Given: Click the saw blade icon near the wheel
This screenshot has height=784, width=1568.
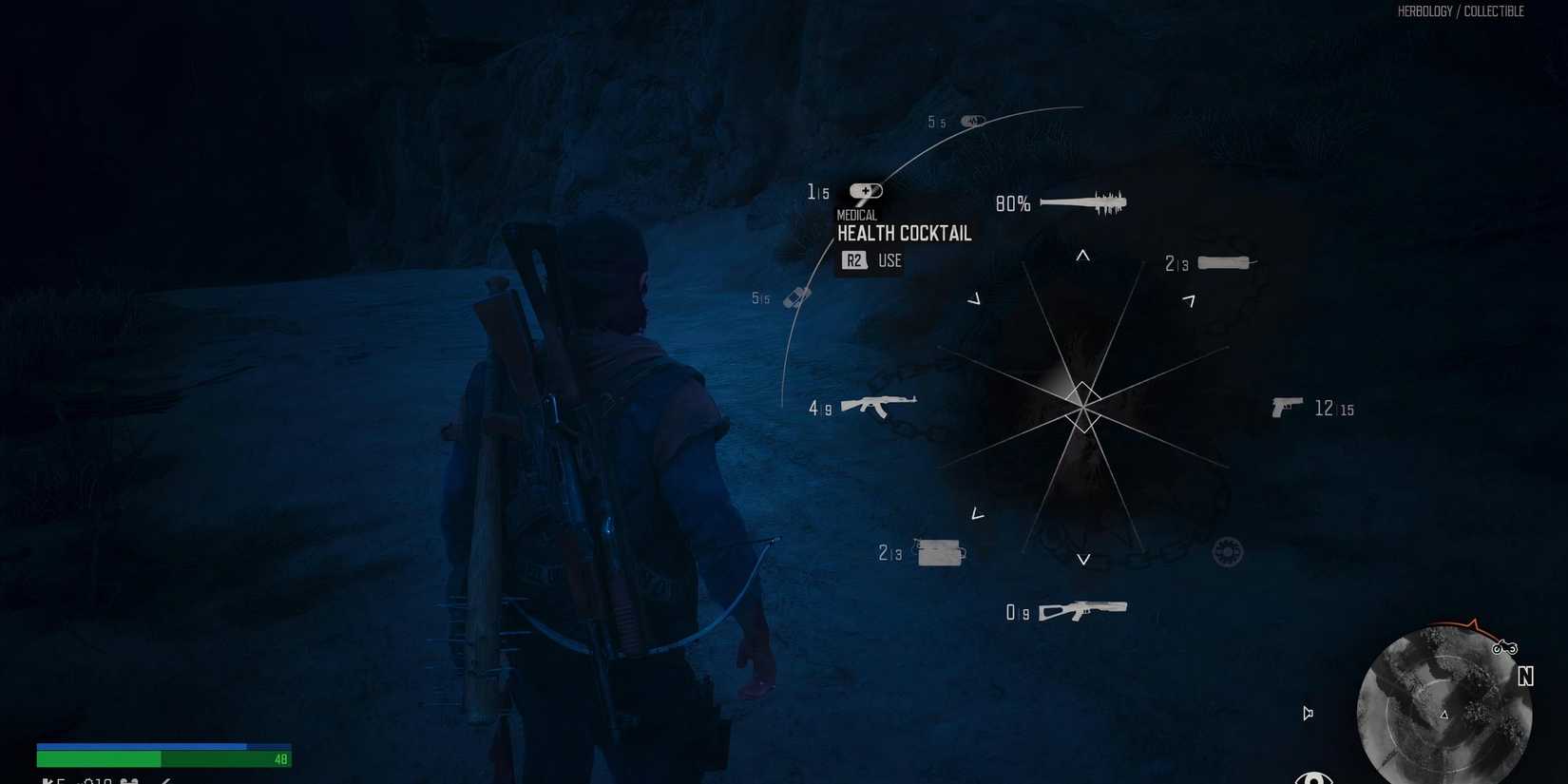Looking at the screenshot, I should coord(1226,552).
